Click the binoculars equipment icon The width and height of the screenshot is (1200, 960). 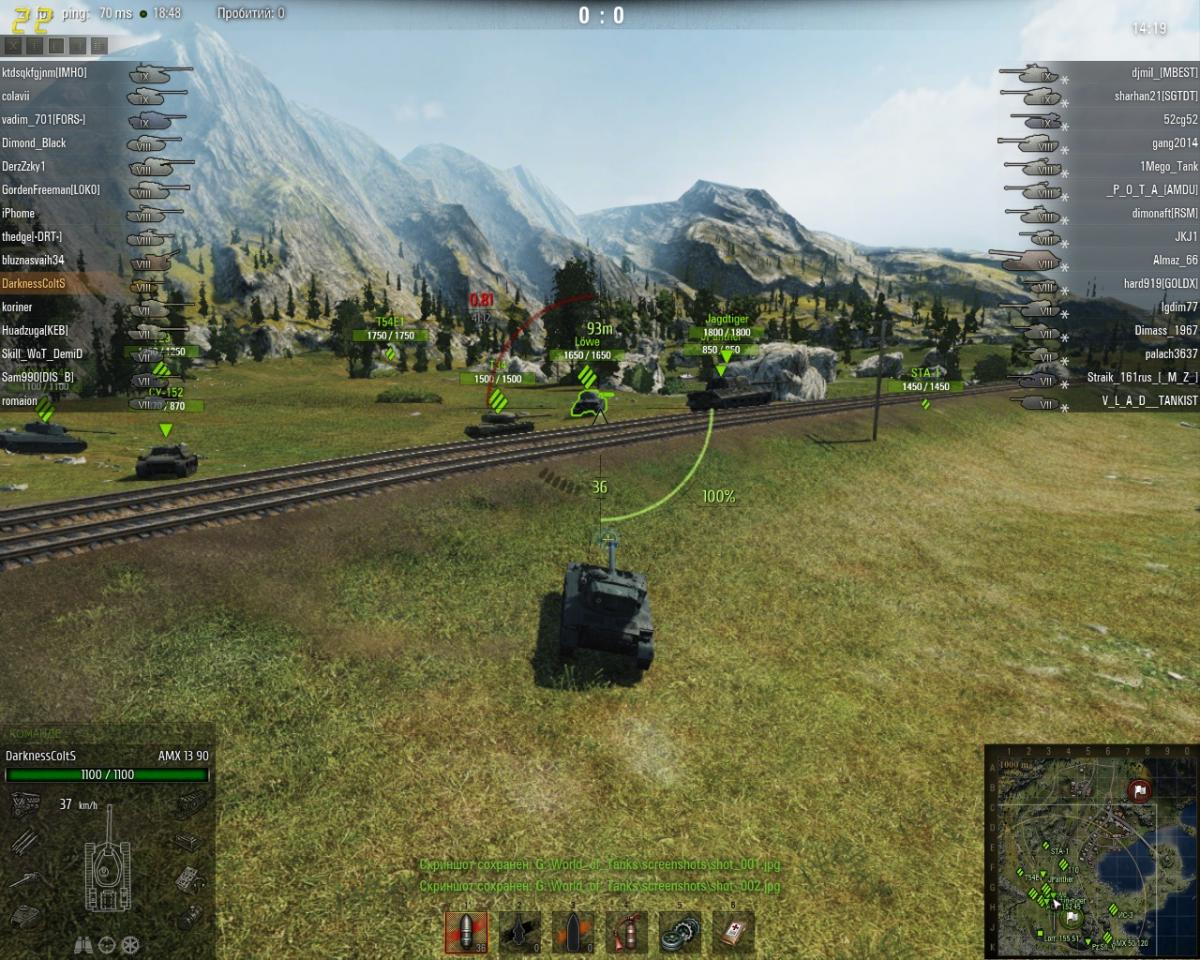pos(85,944)
